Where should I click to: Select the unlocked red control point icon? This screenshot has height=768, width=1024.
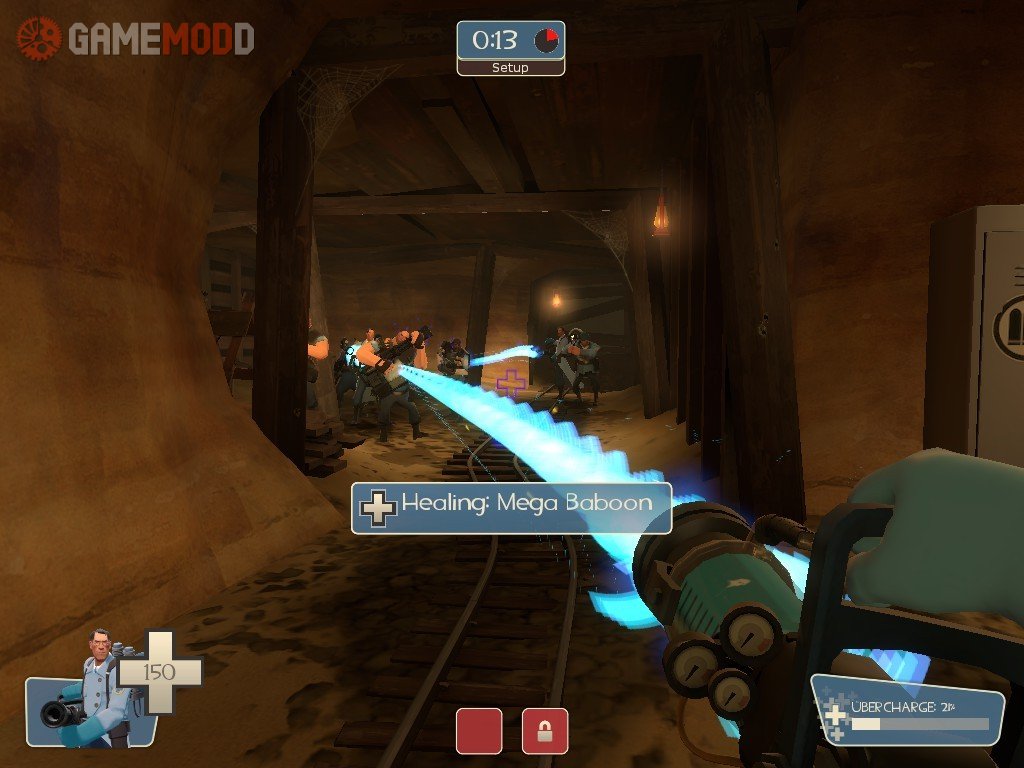tap(479, 731)
